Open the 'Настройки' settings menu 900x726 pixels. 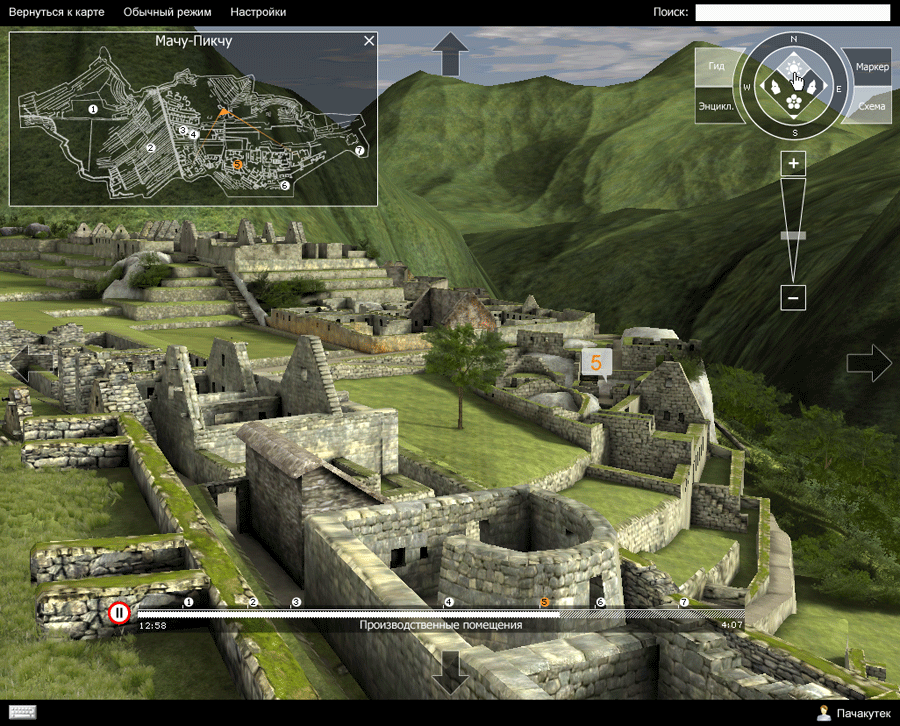pos(258,12)
